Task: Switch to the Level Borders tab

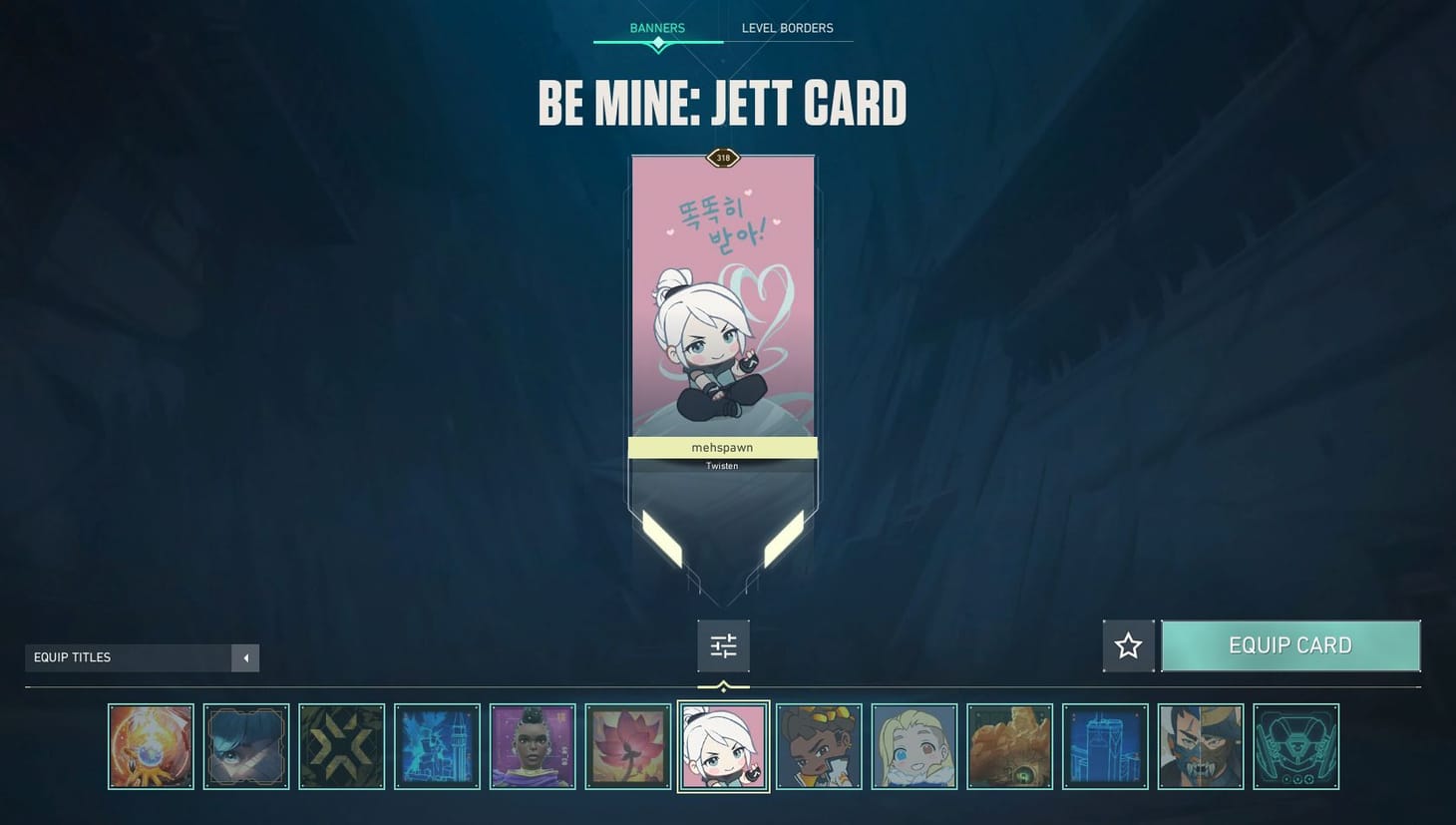Action: [787, 27]
